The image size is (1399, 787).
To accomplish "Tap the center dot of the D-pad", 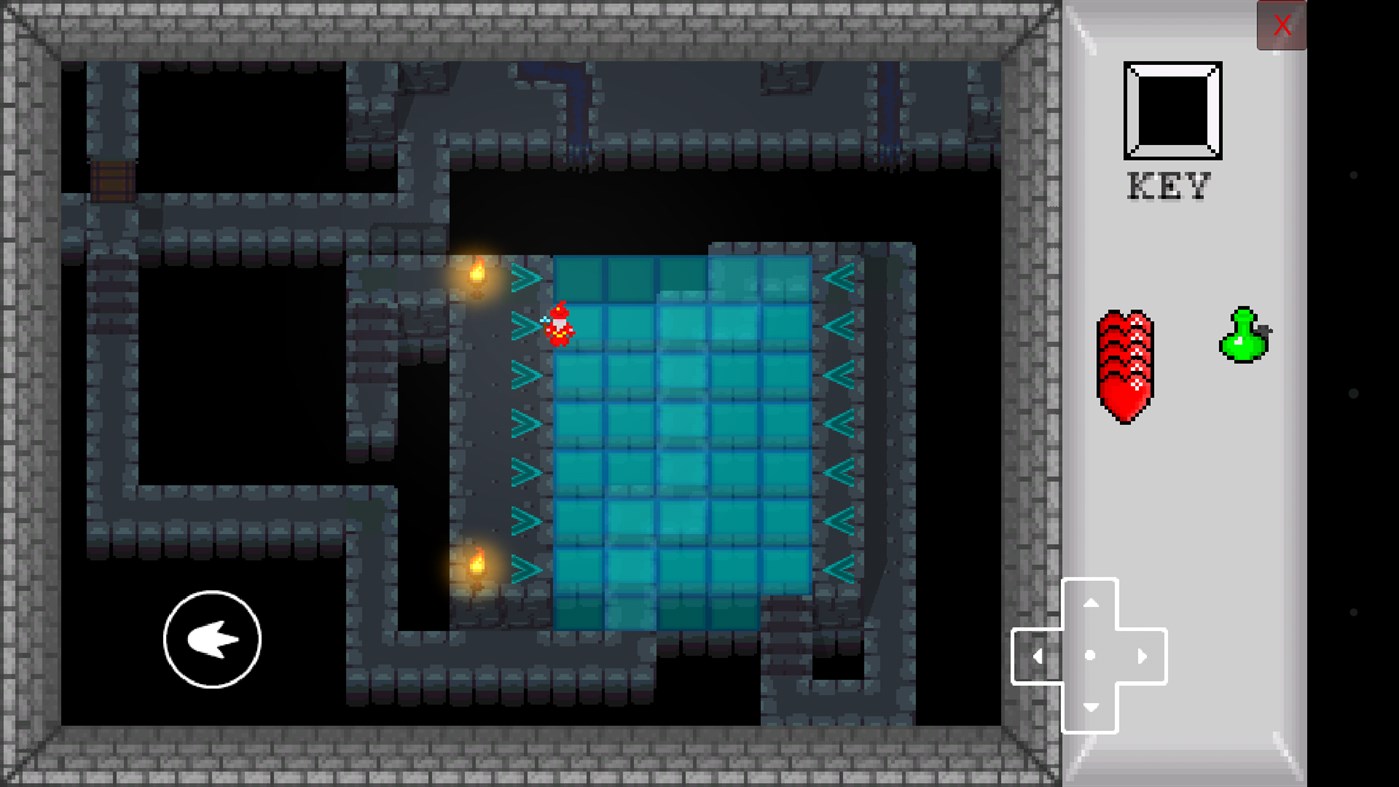I will coord(1090,656).
